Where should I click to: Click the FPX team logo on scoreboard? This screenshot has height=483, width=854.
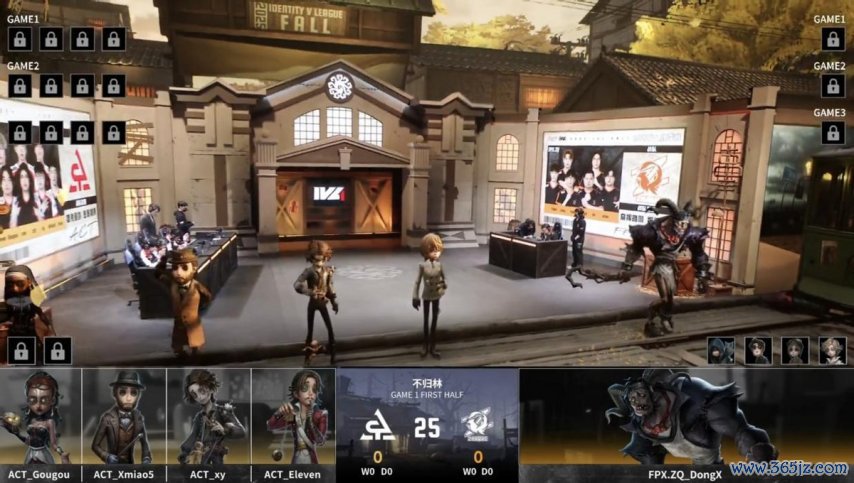tap(477, 429)
